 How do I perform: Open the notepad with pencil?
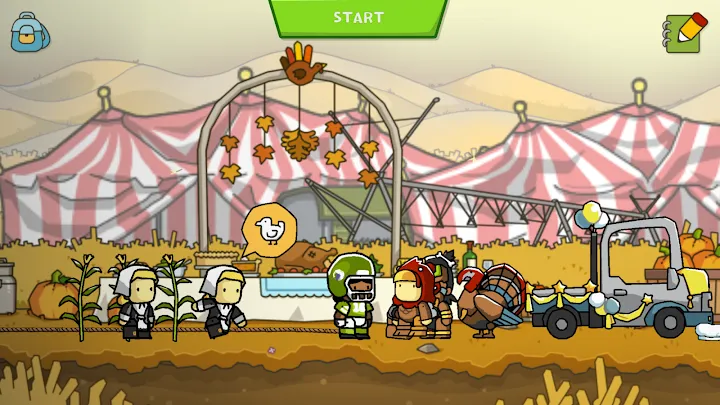684,32
